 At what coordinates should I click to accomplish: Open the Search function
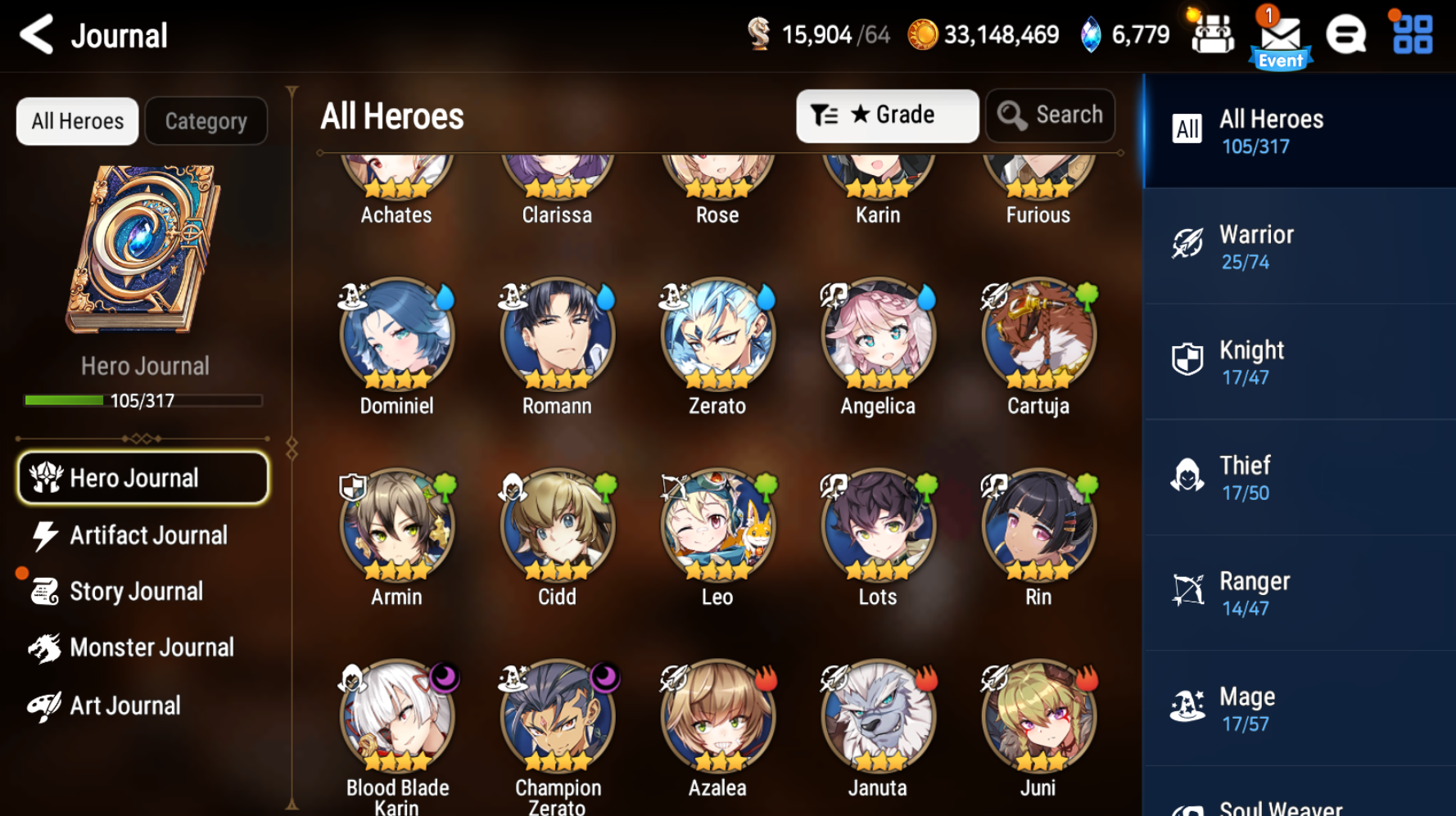pos(1051,115)
